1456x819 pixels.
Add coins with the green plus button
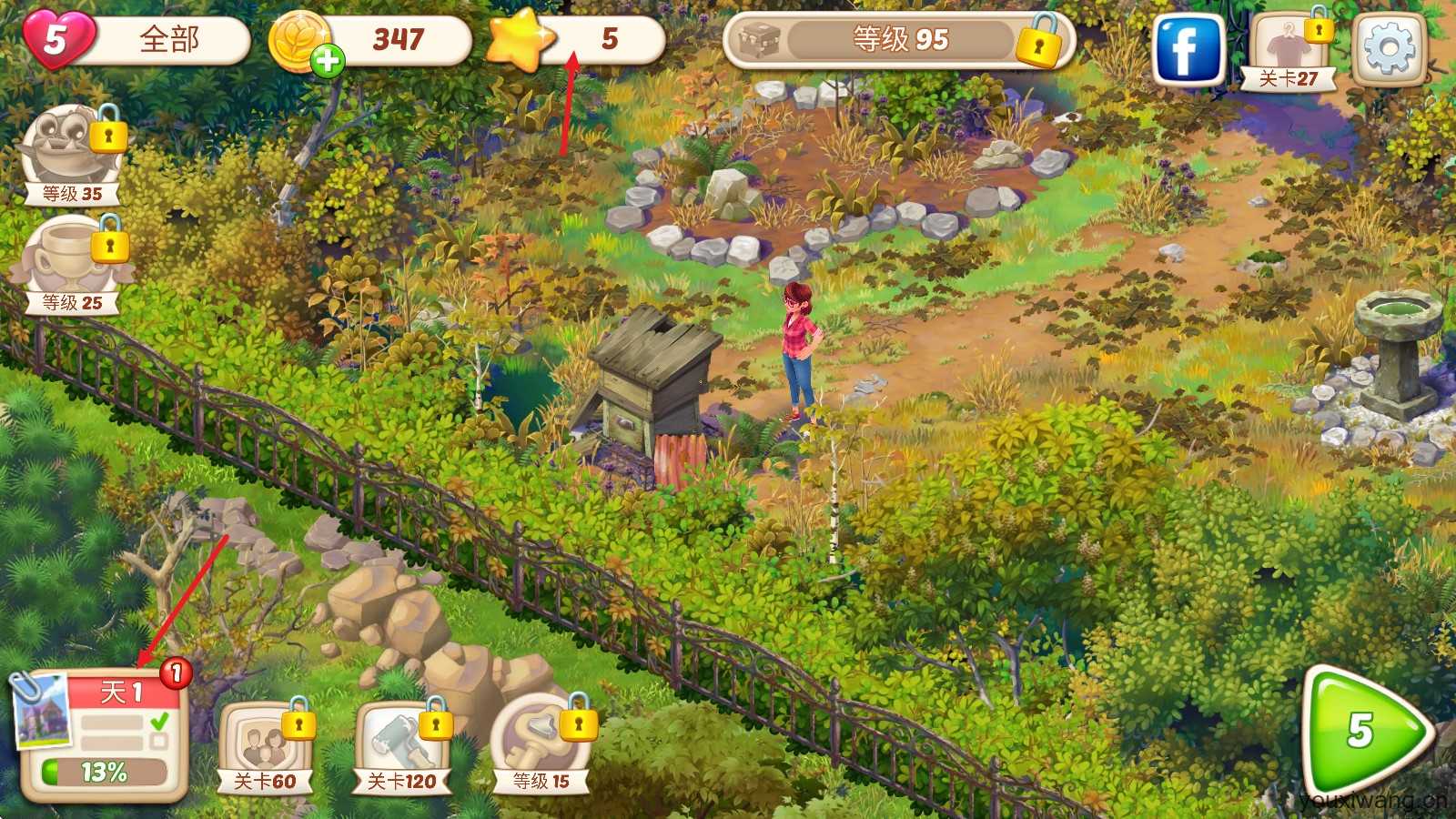(x=328, y=61)
